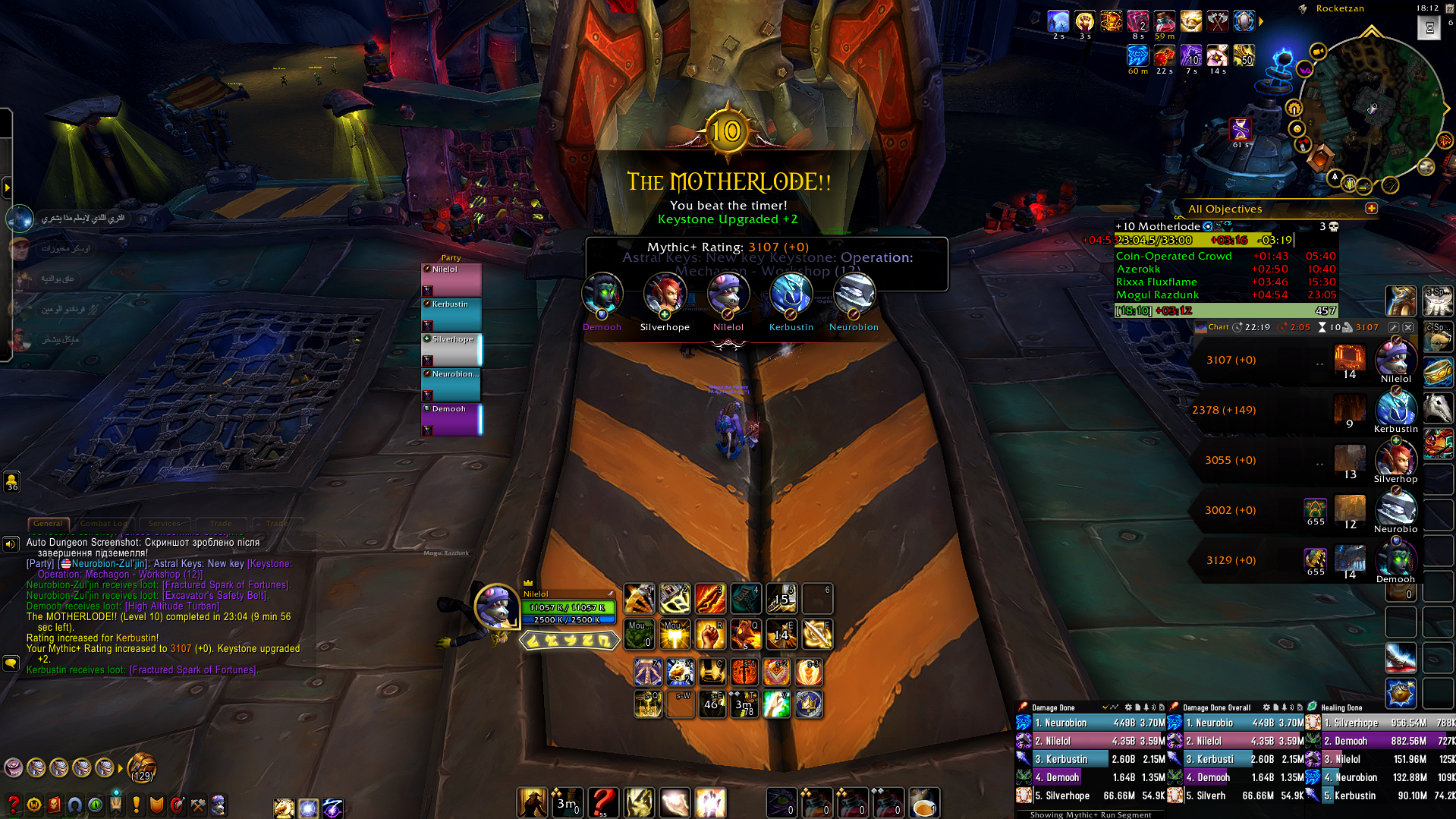
Task: Close the run chart scoreboard panel
Action: (x=1408, y=327)
